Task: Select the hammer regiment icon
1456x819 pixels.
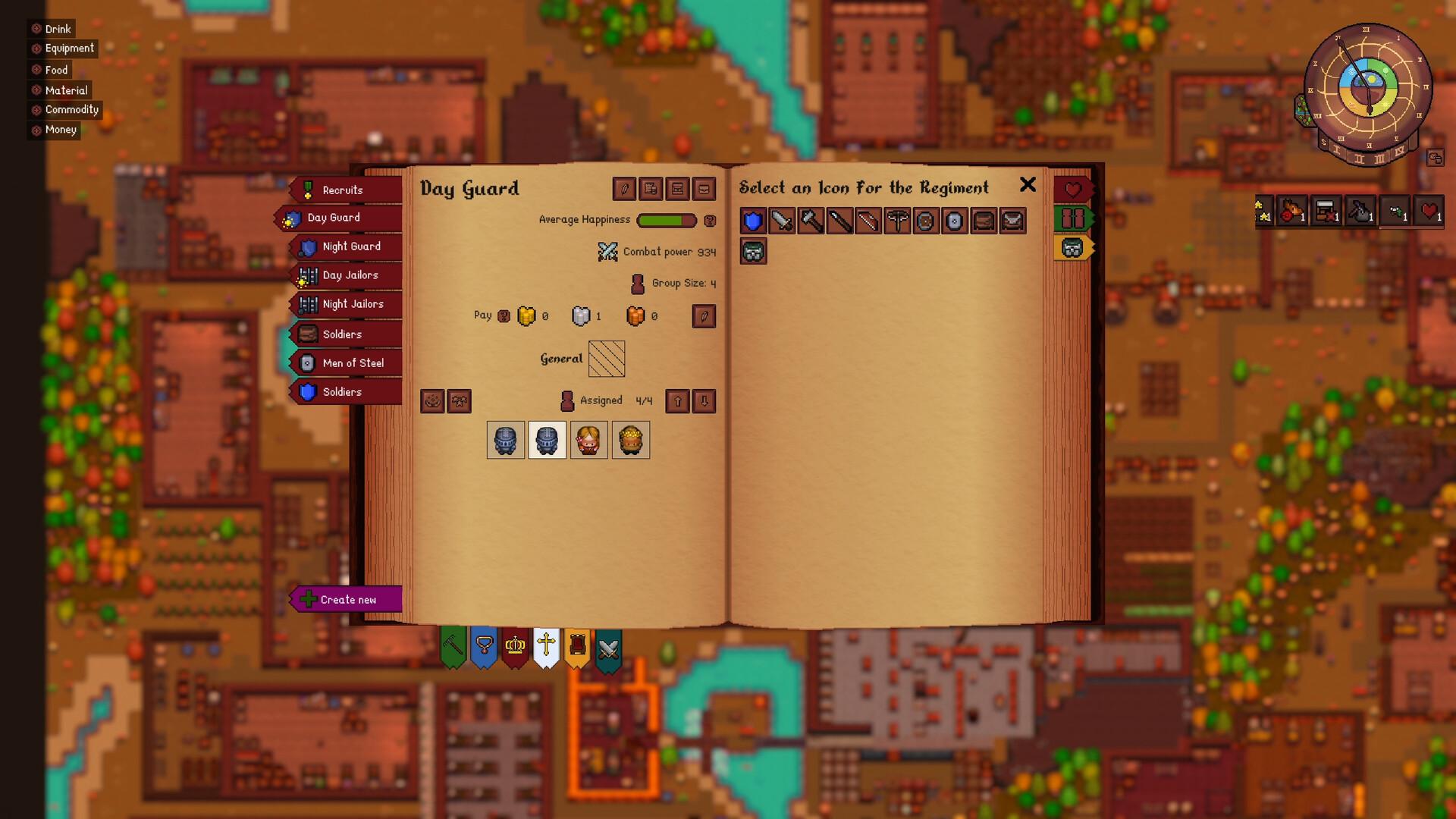Action: (x=809, y=221)
